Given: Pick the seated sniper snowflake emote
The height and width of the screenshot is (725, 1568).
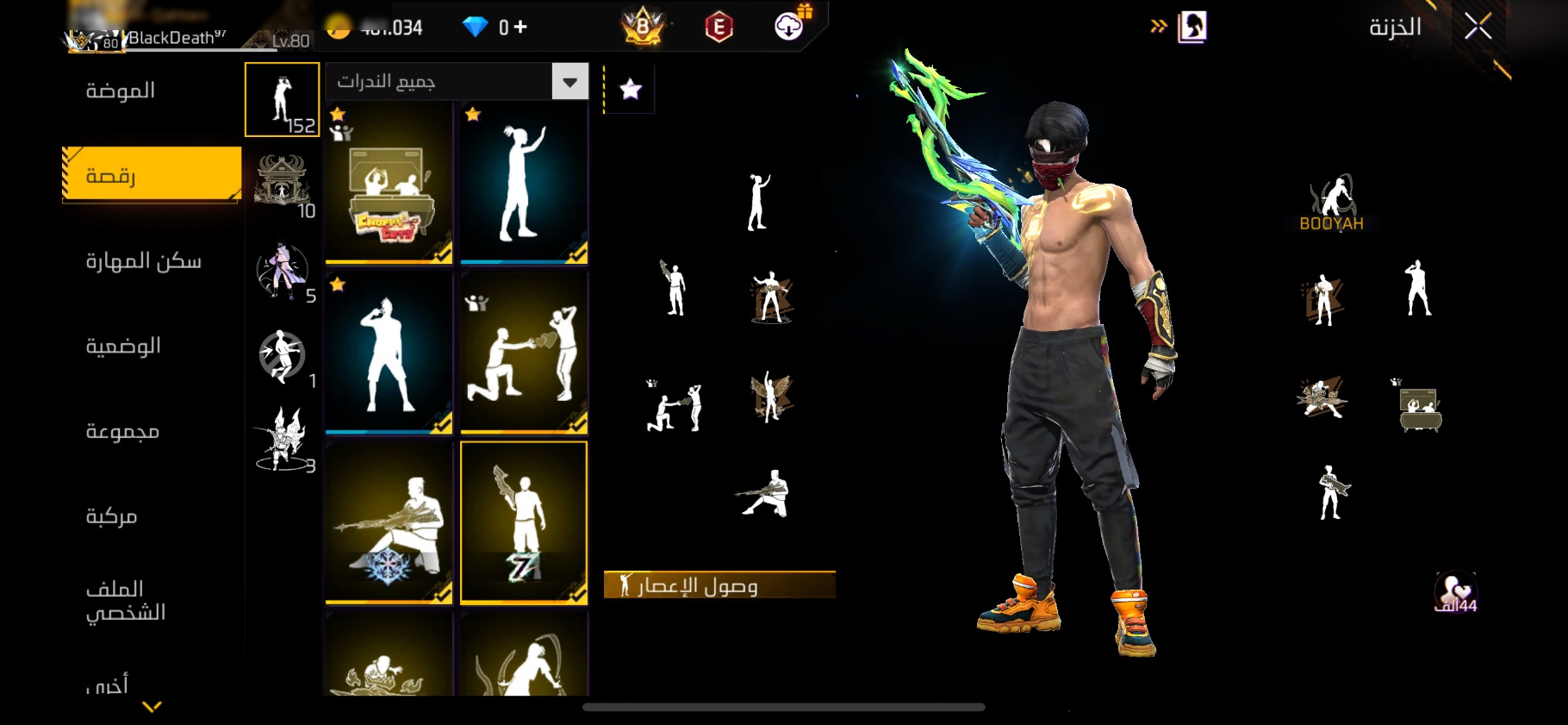Looking at the screenshot, I should (x=389, y=522).
